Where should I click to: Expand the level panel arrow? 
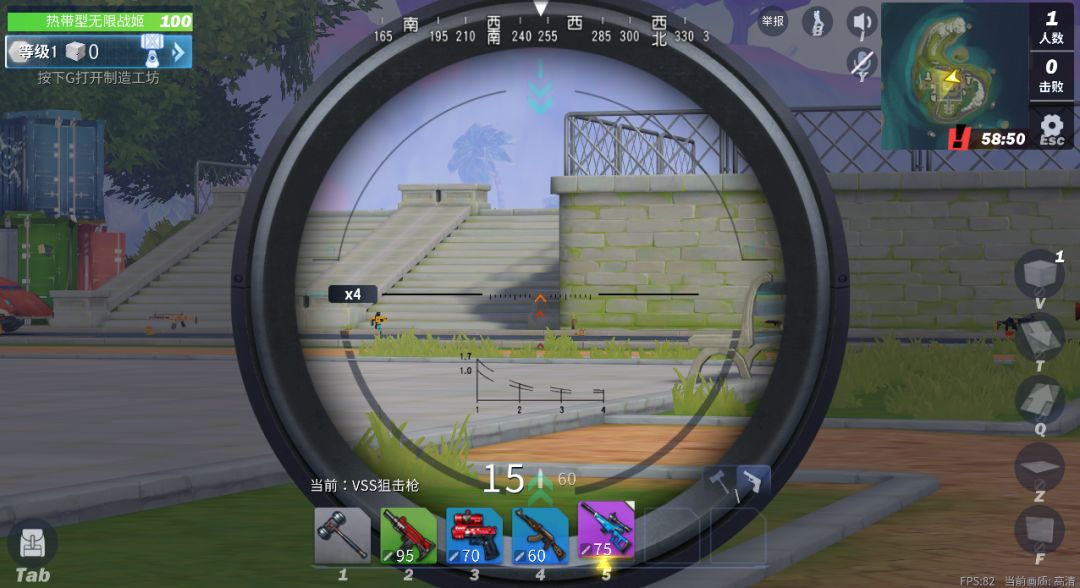point(179,52)
